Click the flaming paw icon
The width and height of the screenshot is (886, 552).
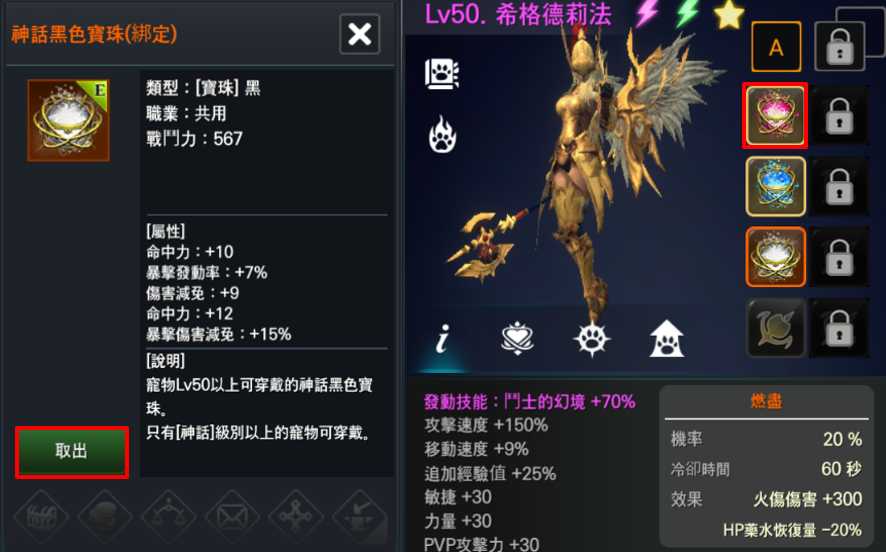tap(442, 134)
